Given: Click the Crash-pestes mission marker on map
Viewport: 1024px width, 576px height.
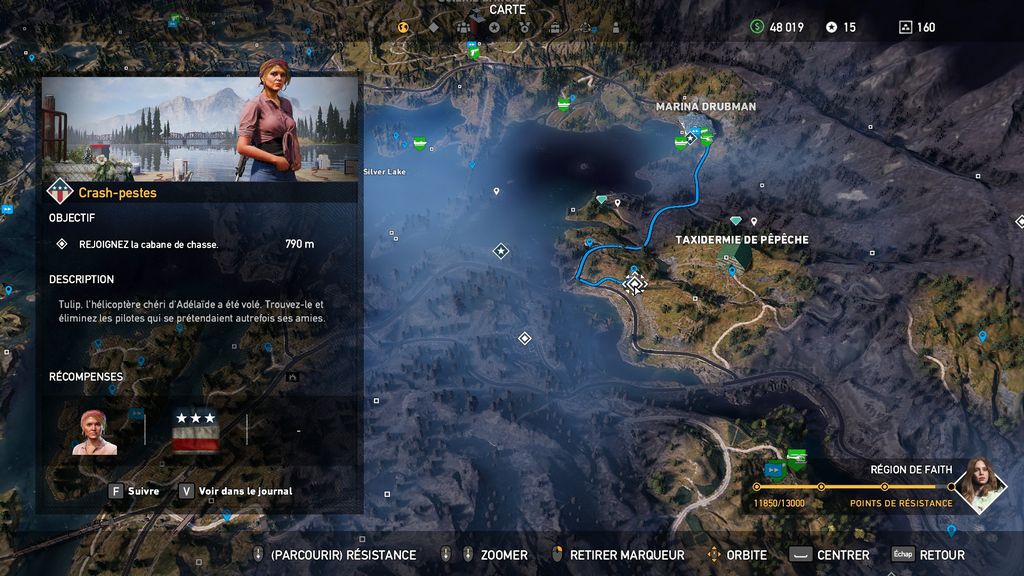Looking at the screenshot, I should click(x=634, y=283).
